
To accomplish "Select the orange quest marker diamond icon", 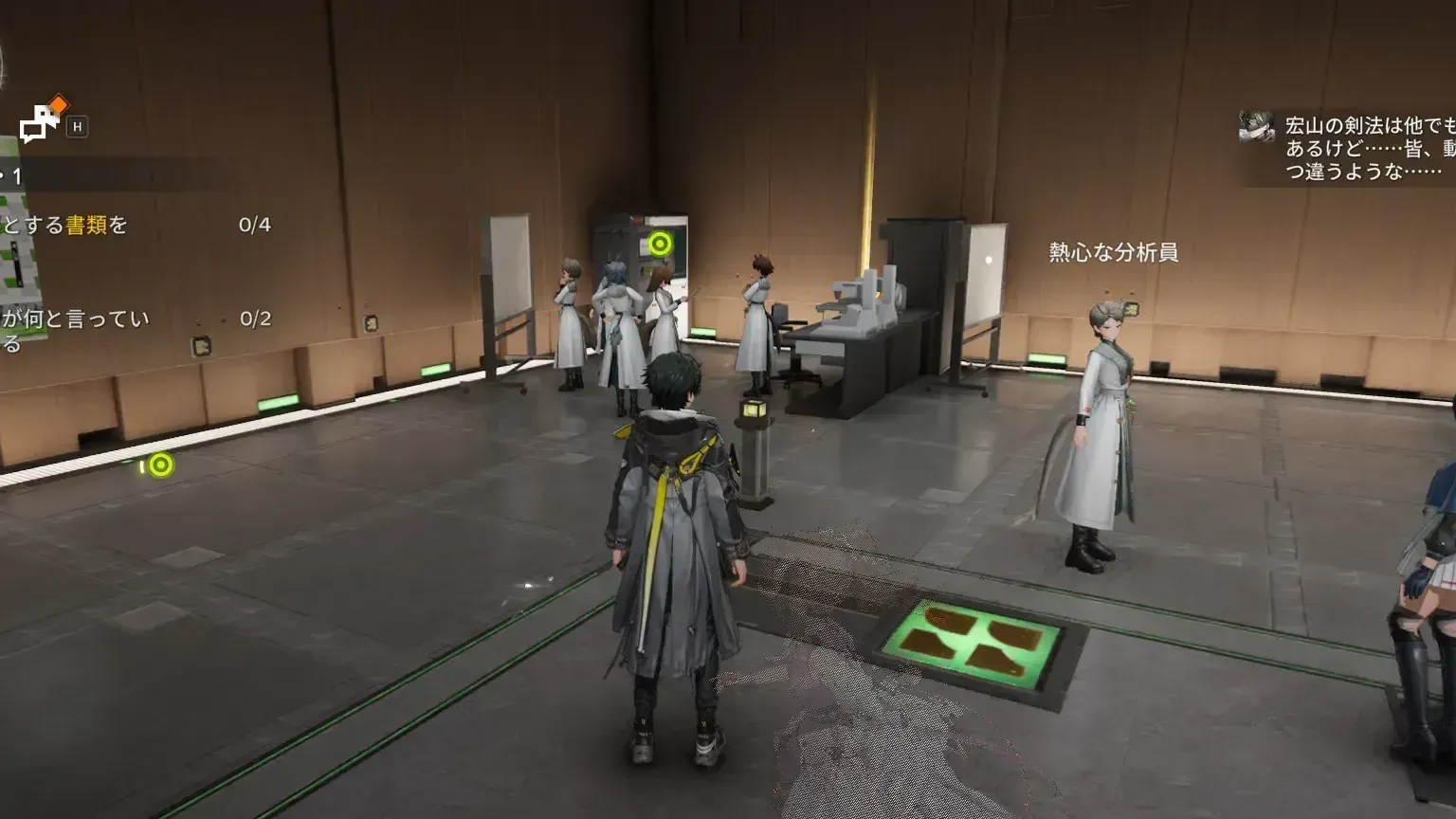I will pos(60,104).
